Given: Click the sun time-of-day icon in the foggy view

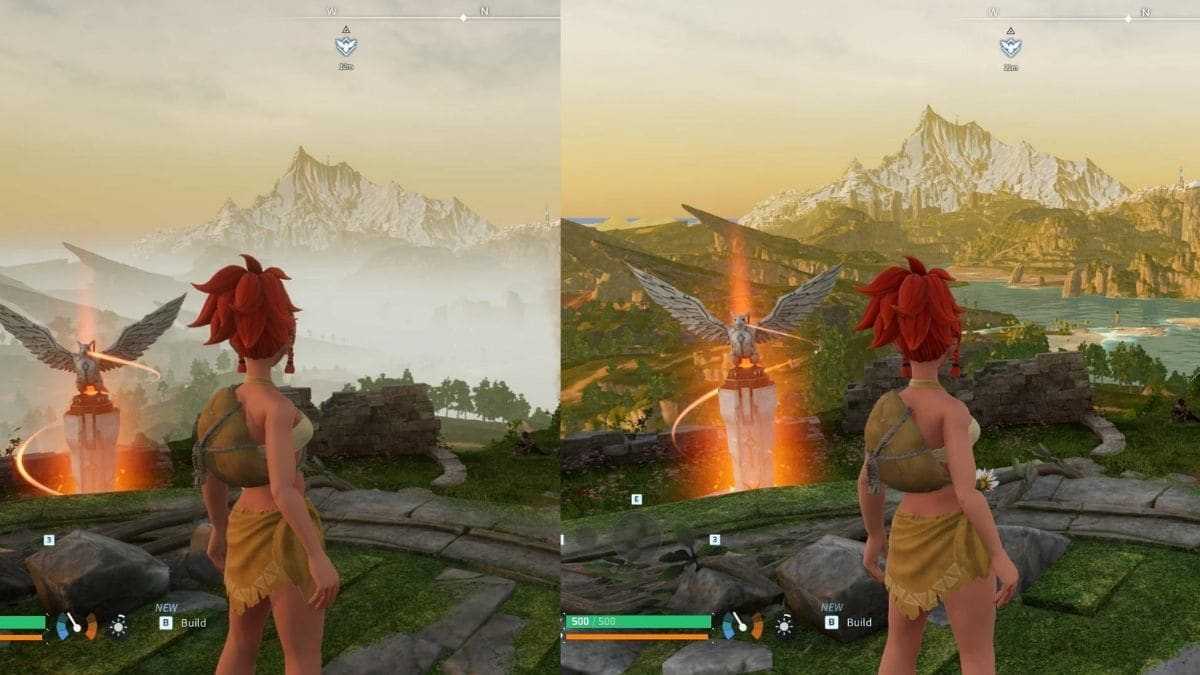Looking at the screenshot, I should coord(119,627).
